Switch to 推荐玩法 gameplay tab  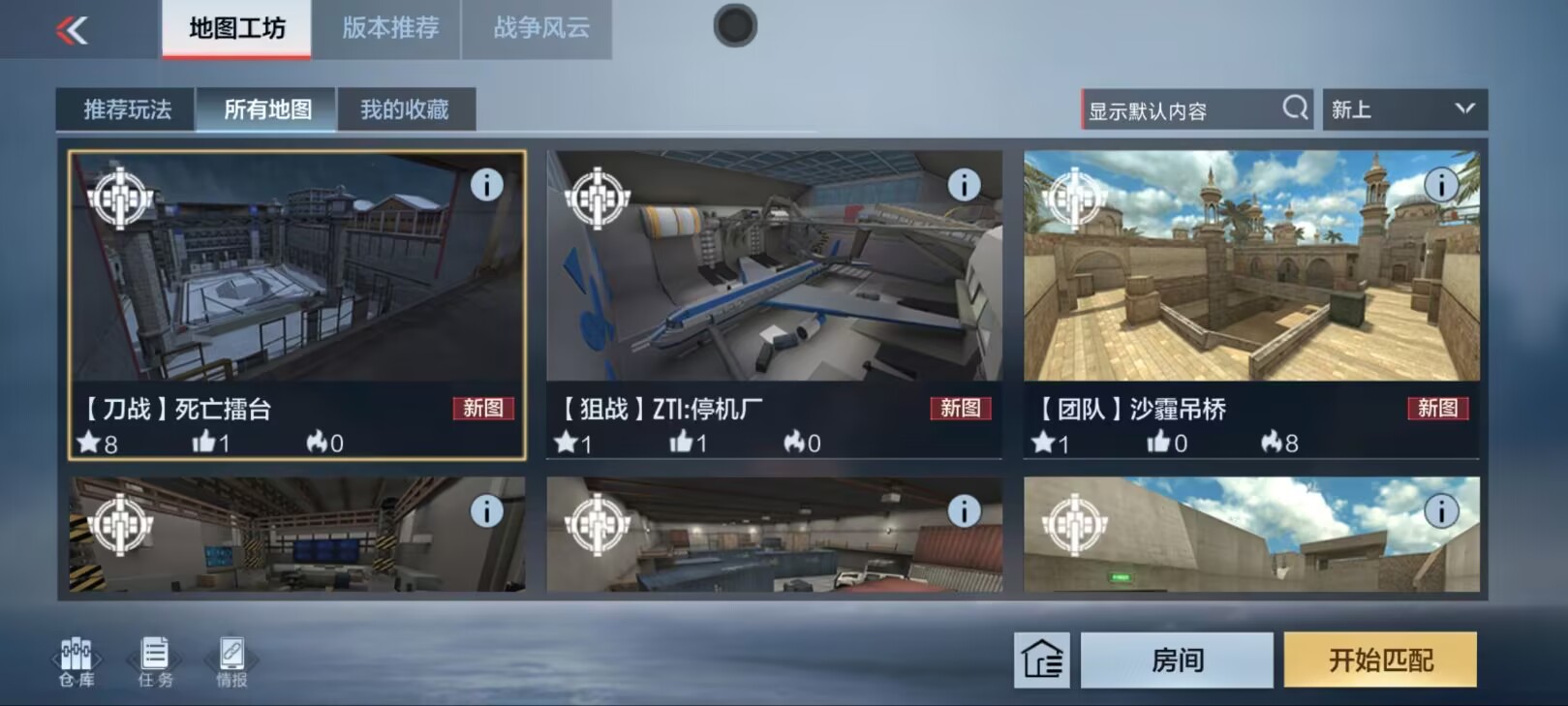click(127, 109)
